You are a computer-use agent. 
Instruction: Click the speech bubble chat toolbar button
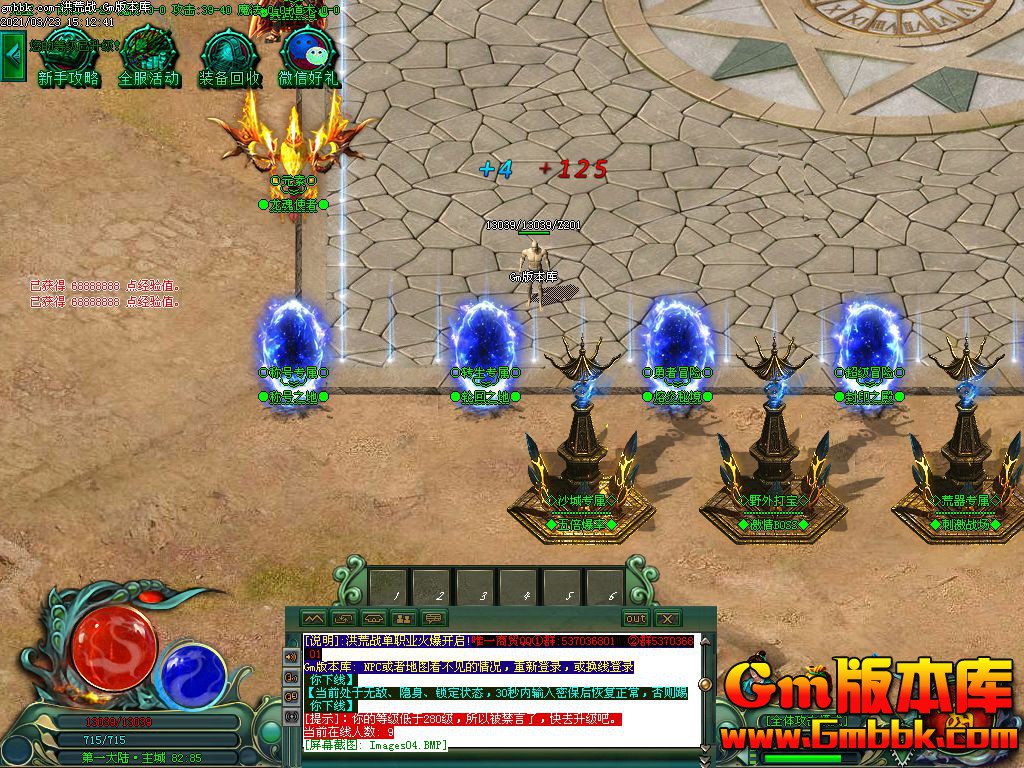433,619
